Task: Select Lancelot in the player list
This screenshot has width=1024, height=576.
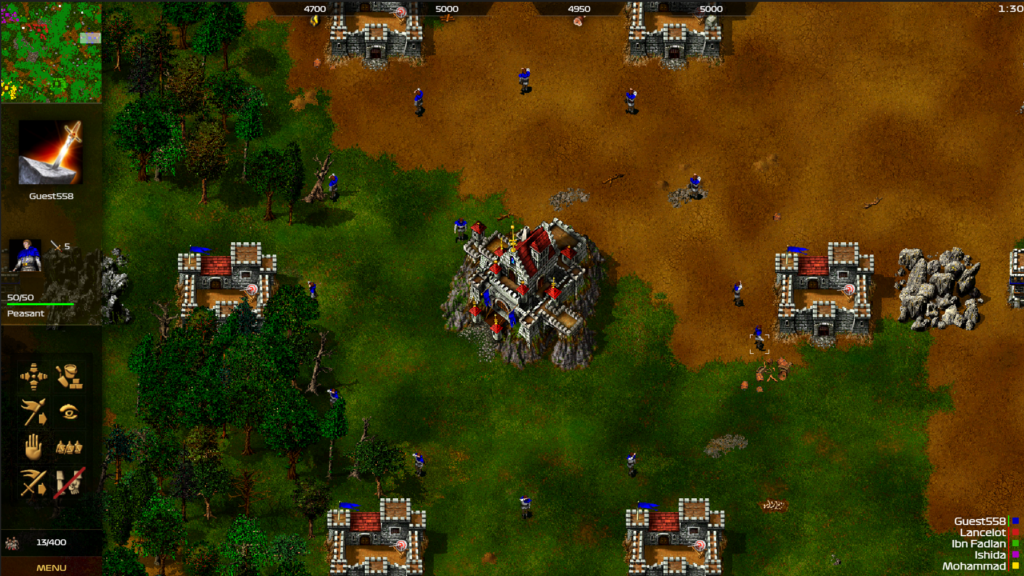Action: [x=983, y=532]
